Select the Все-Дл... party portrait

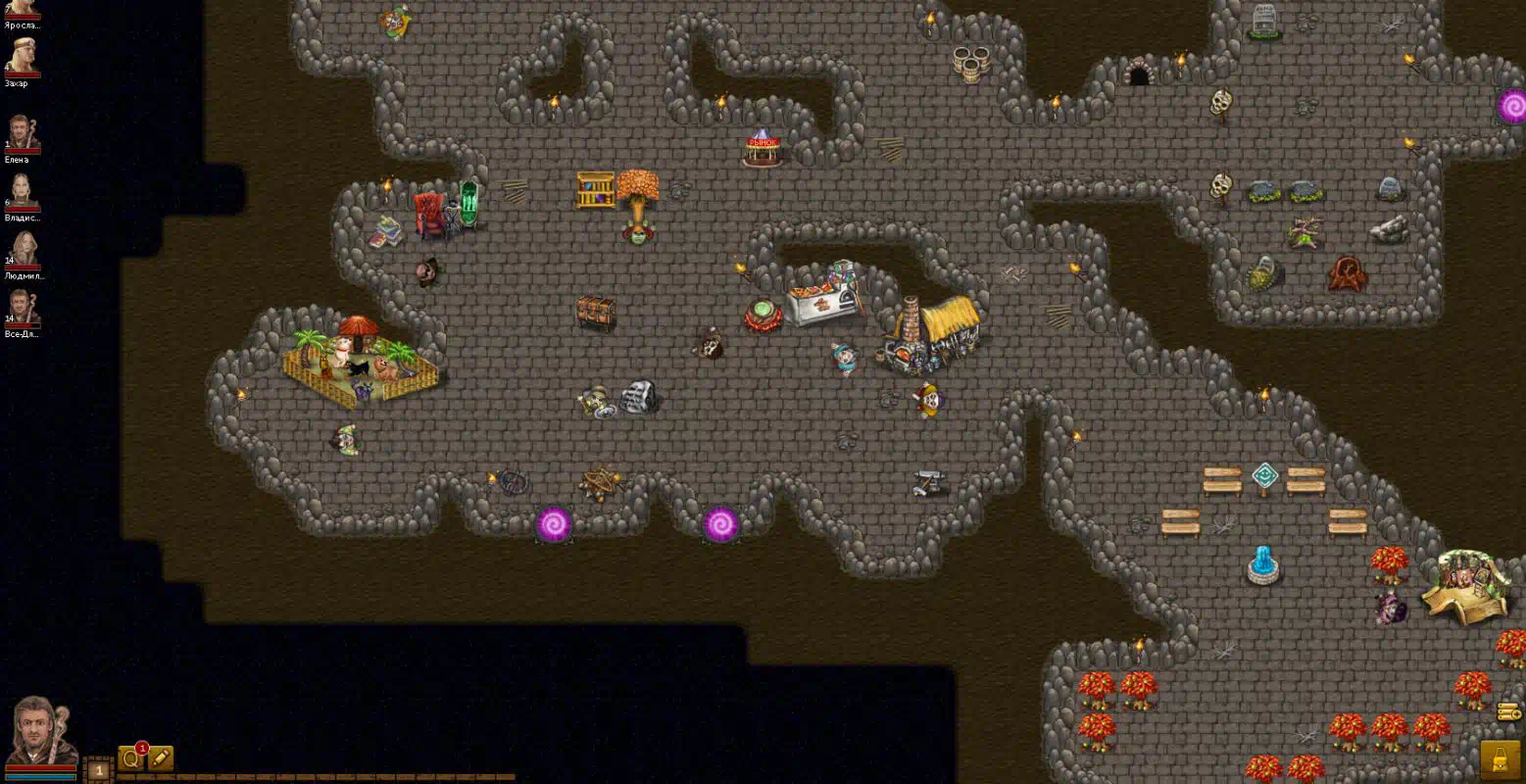pyautogui.click(x=22, y=307)
